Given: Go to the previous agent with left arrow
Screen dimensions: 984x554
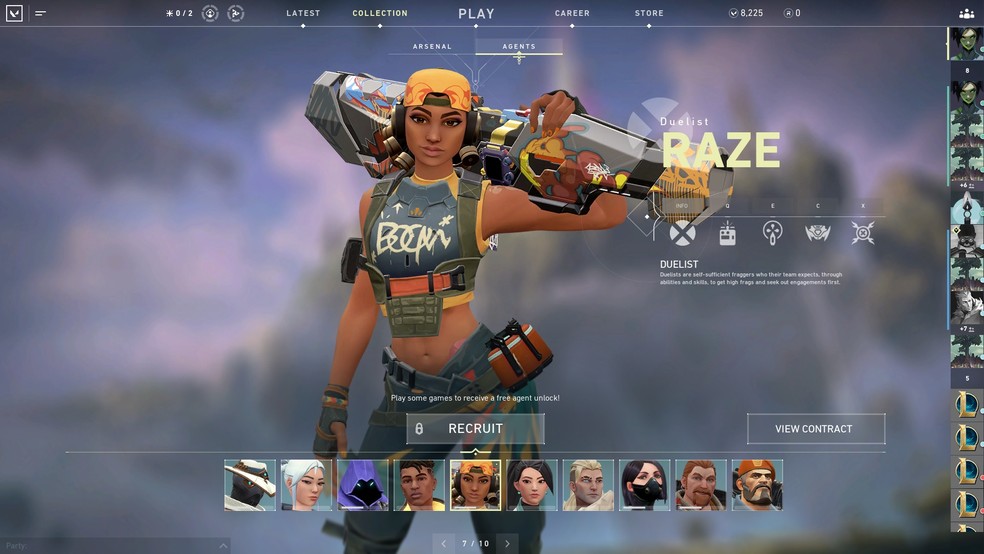Looking at the screenshot, I should (444, 544).
